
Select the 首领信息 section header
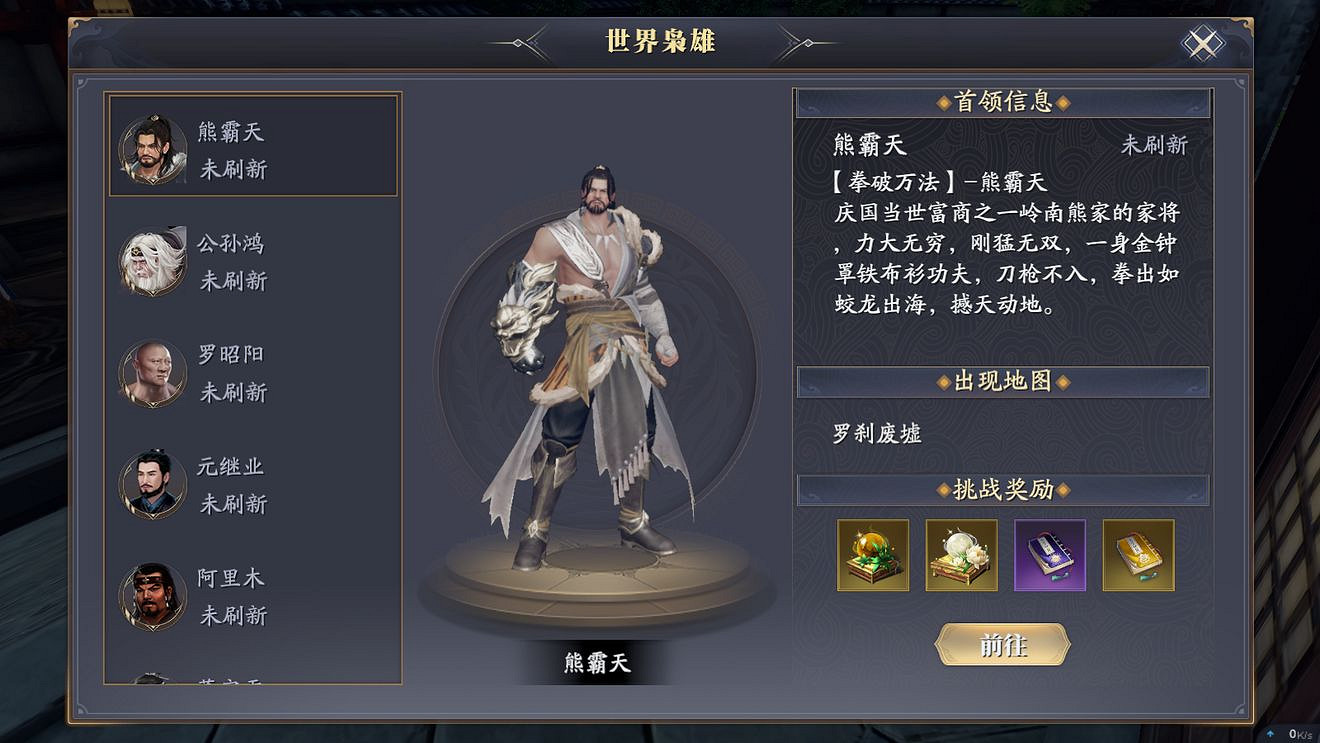[x=1003, y=101]
